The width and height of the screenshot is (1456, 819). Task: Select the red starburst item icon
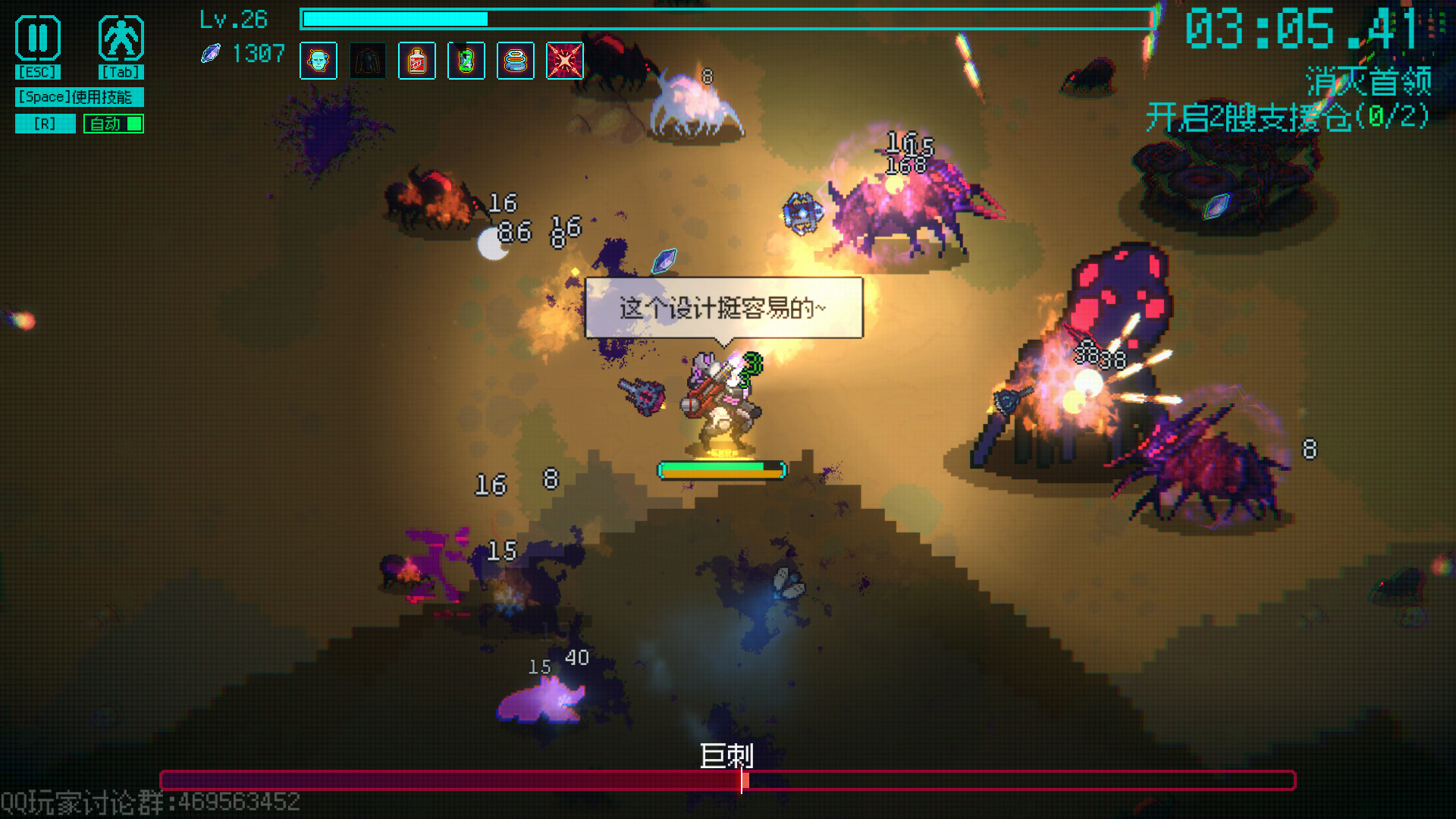point(565,61)
